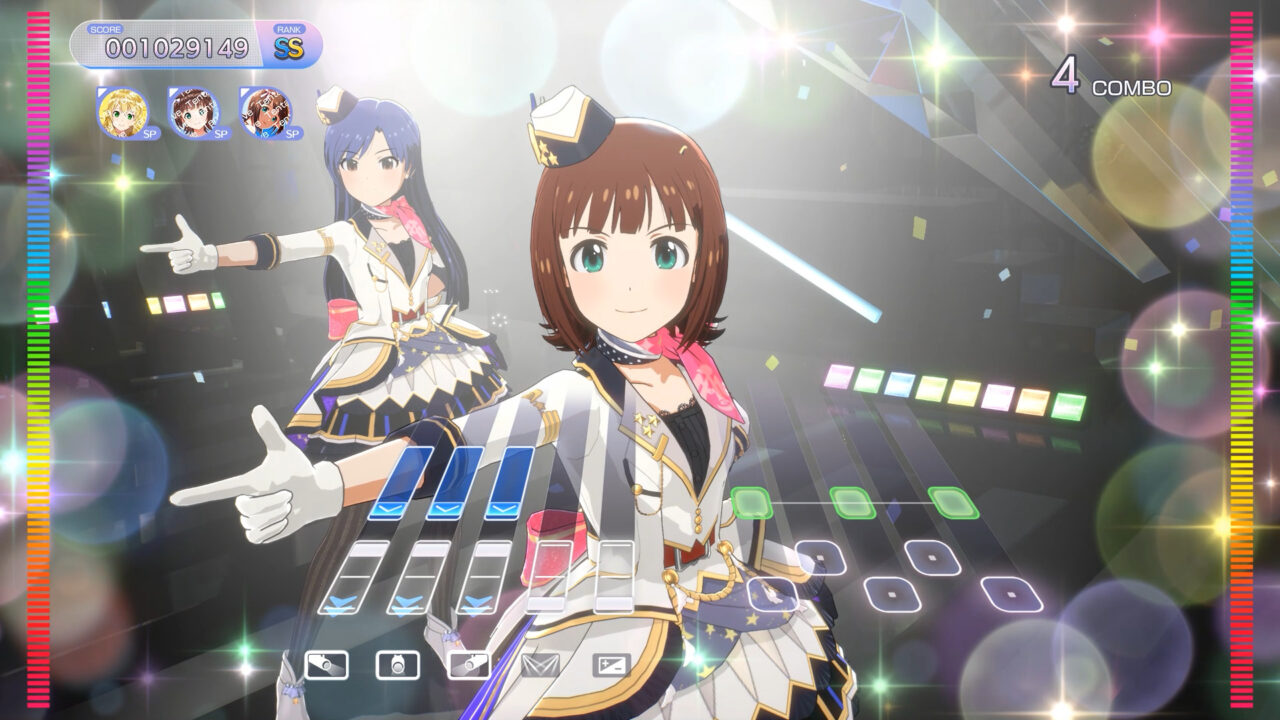This screenshot has height=720, width=1280.
Task: Click the brown-haired idol's portrait icon
Action: tap(193, 112)
